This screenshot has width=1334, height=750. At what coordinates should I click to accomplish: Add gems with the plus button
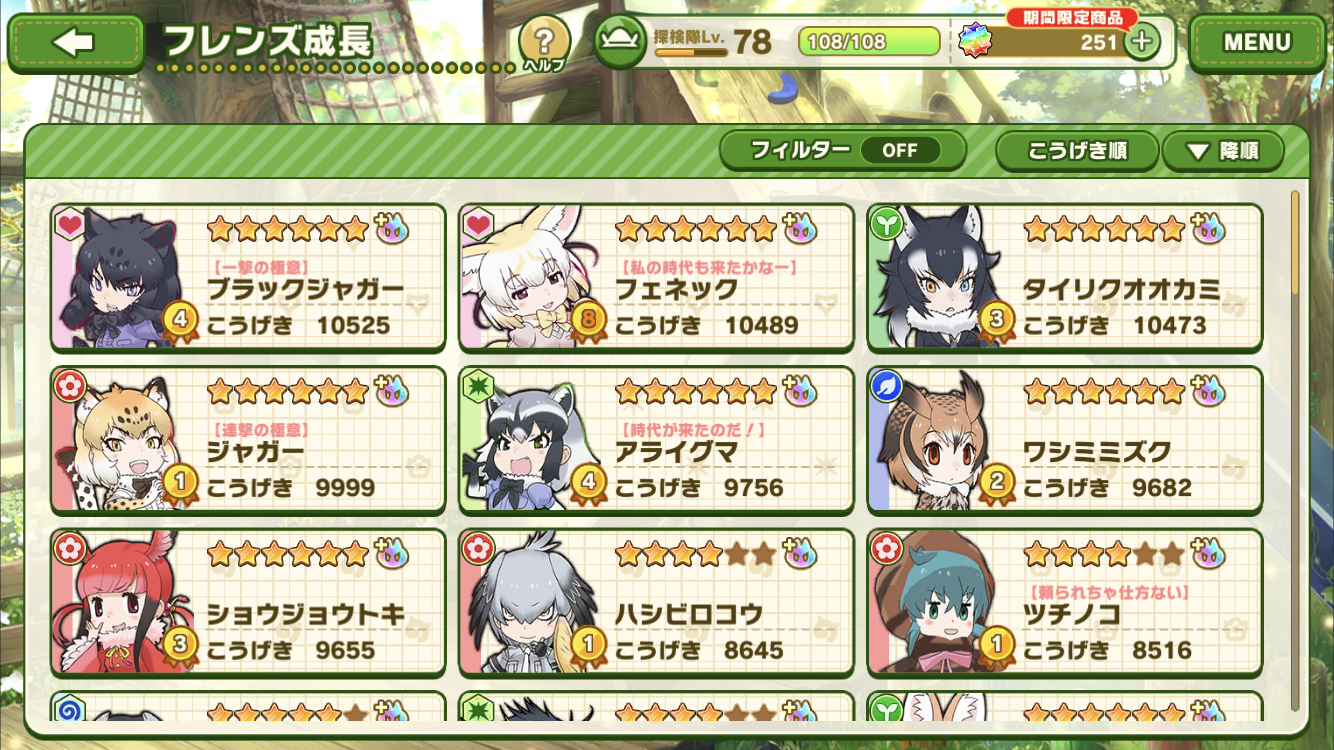(1142, 42)
